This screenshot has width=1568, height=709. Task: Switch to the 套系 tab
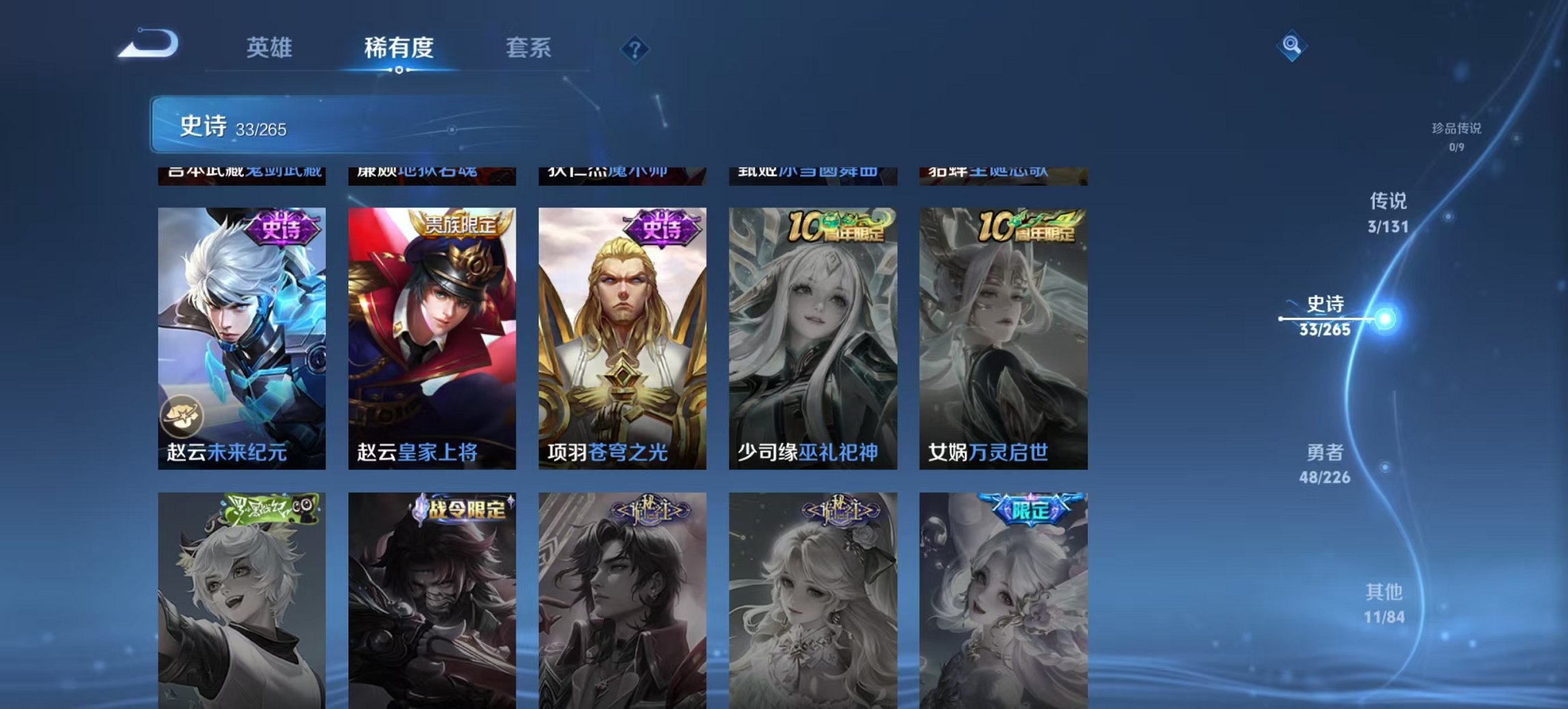[529, 48]
